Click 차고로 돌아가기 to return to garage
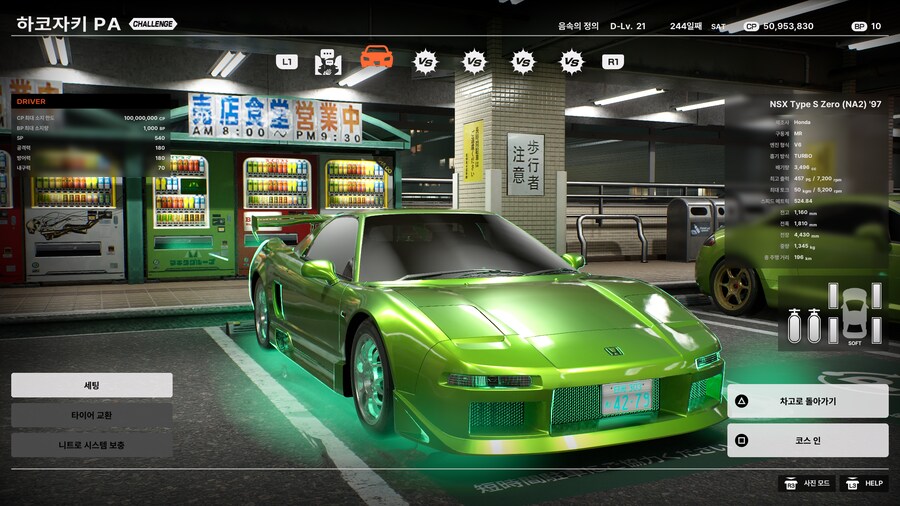Viewport: 900px width, 506px height. point(807,401)
